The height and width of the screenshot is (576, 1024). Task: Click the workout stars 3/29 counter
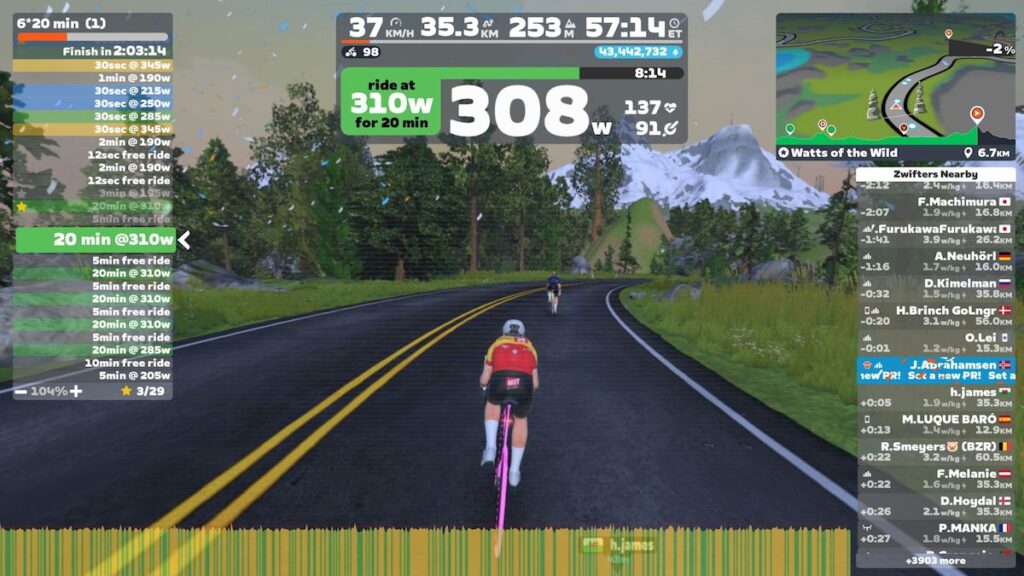coord(145,390)
